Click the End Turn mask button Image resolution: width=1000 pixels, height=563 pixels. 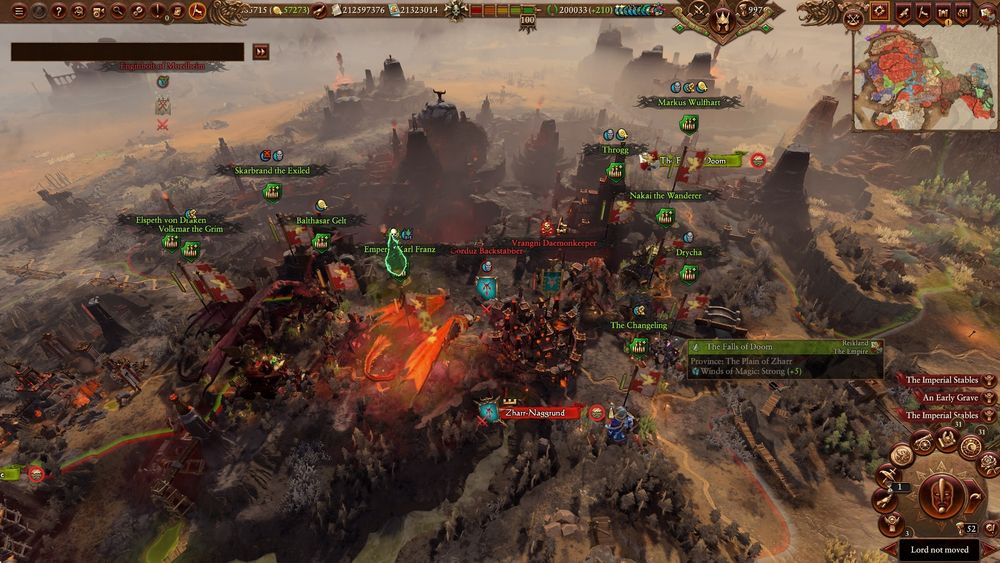(x=942, y=496)
